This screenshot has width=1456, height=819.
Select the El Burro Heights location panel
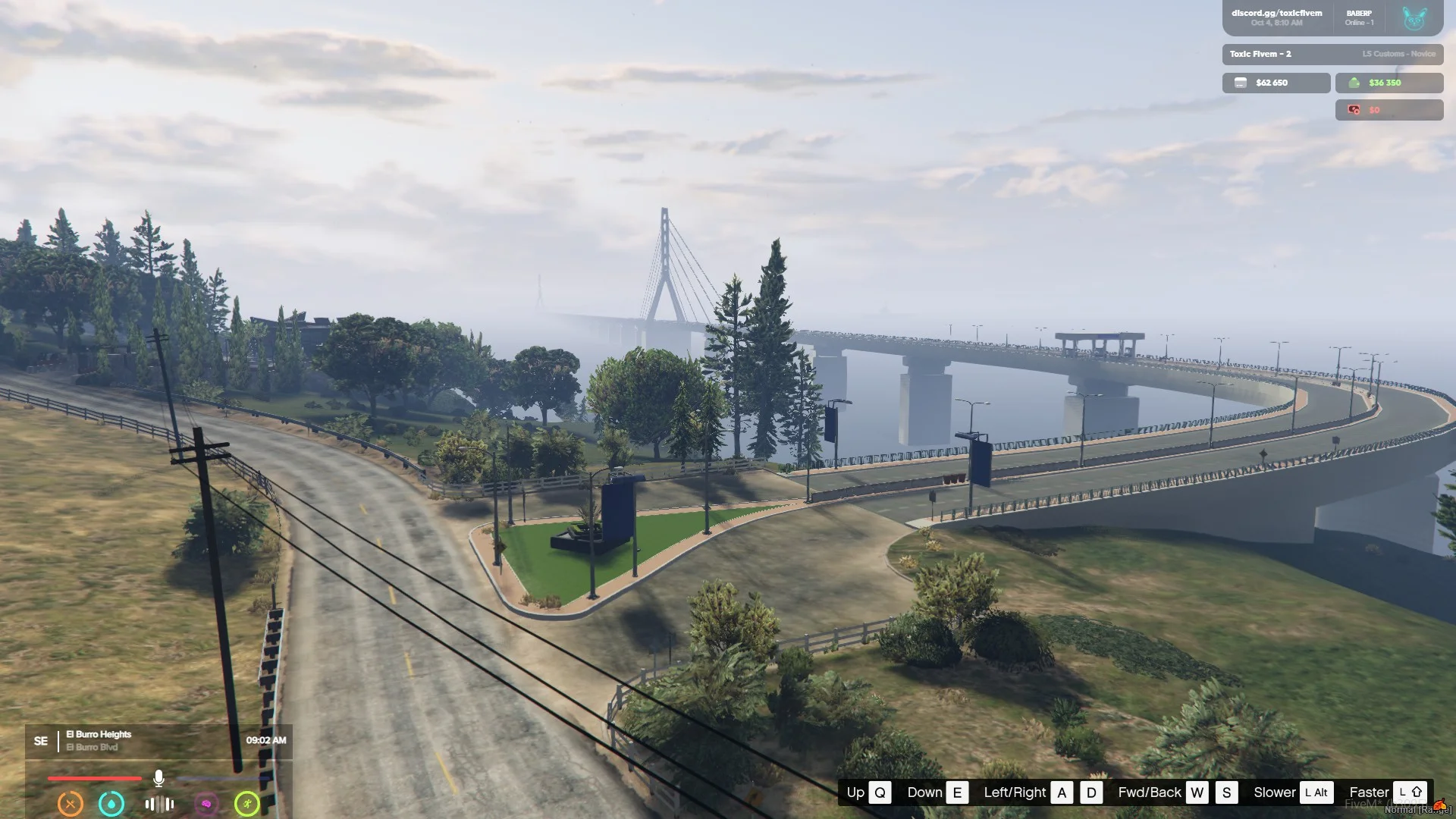[x=99, y=740]
